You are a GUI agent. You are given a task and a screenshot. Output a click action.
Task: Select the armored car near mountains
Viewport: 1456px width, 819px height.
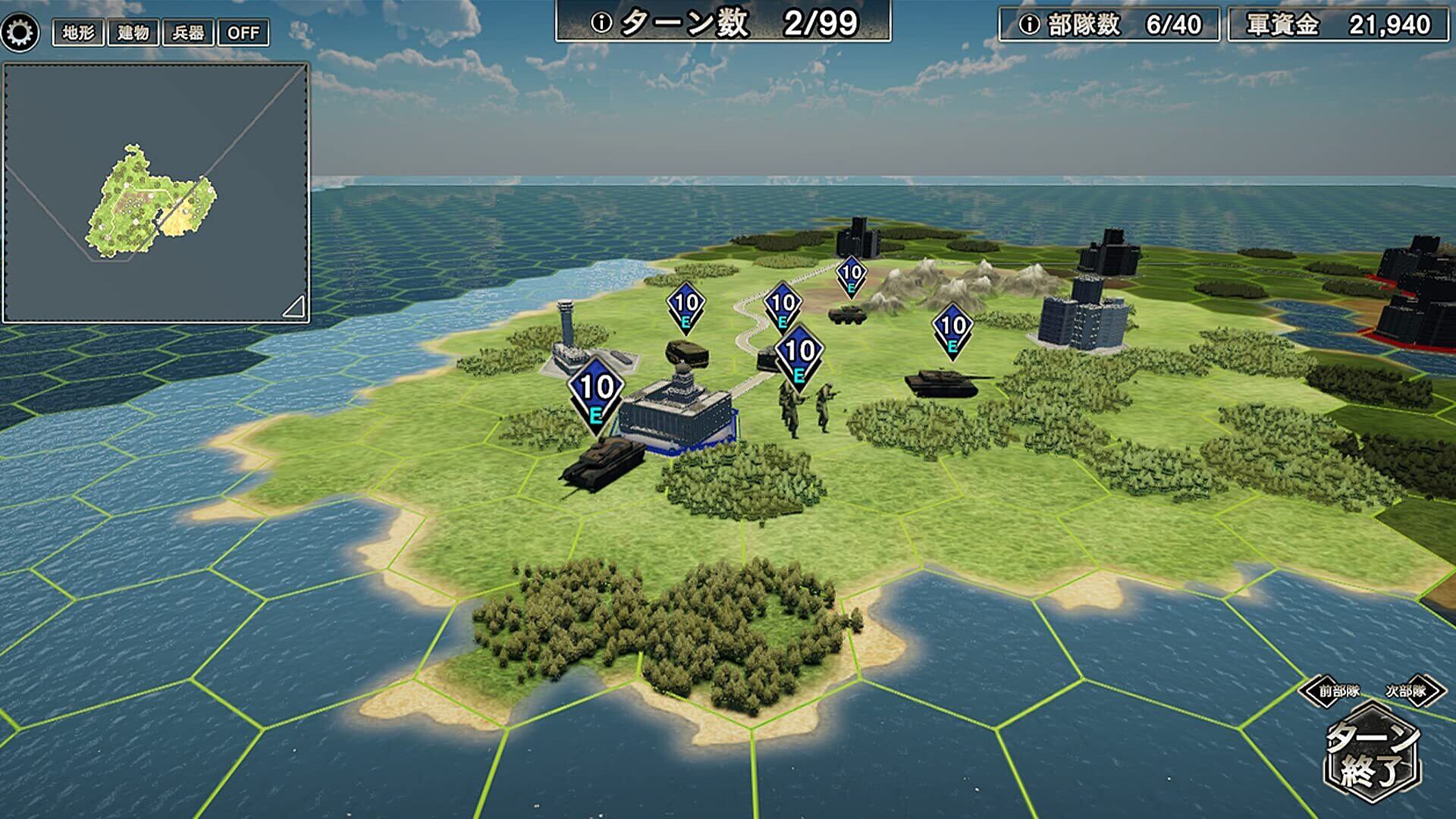pyautogui.click(x=848, y=313)
